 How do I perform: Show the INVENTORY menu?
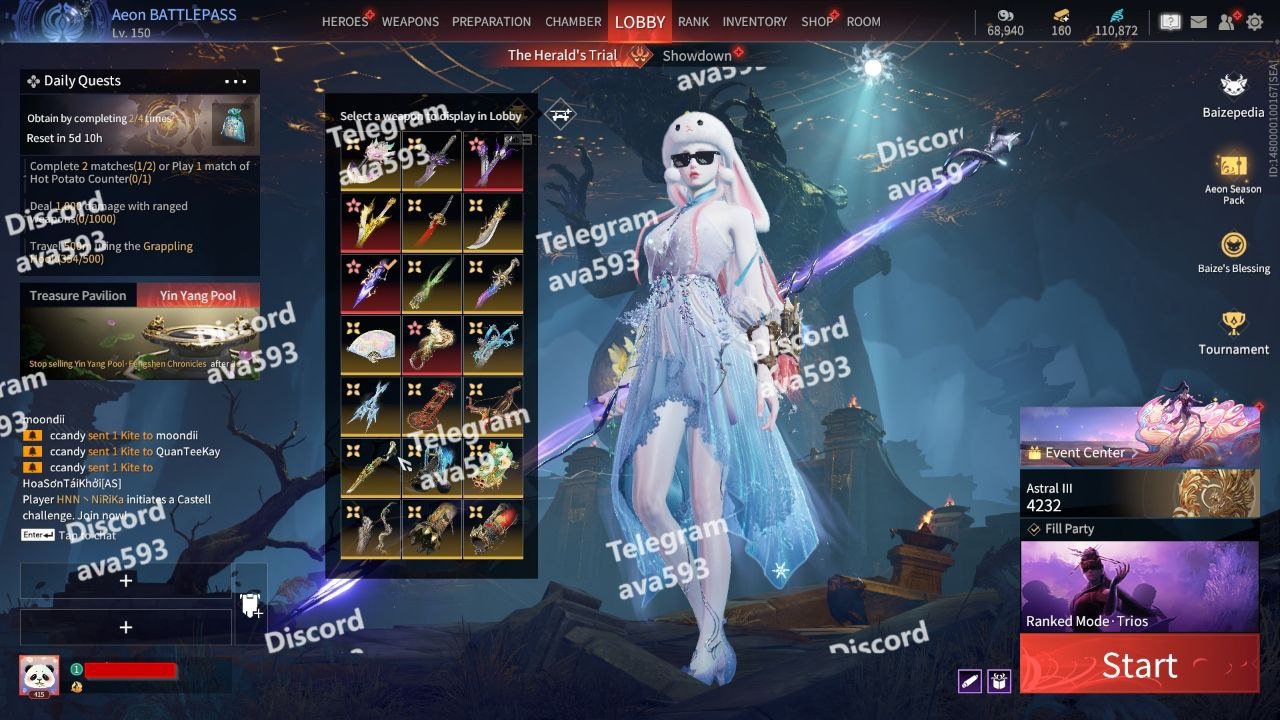pyautogui.click(x=755, y=21)
